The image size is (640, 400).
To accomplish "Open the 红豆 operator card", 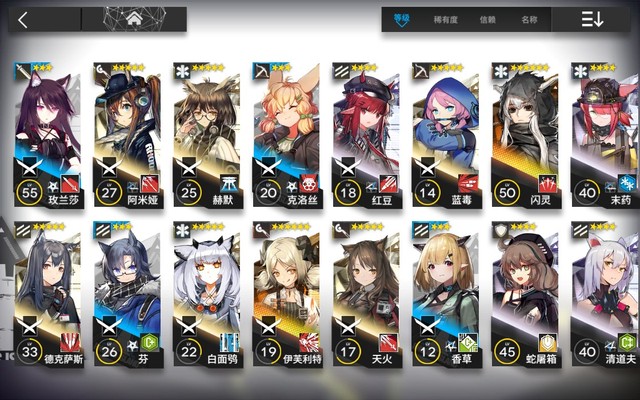I will [365, 130].
